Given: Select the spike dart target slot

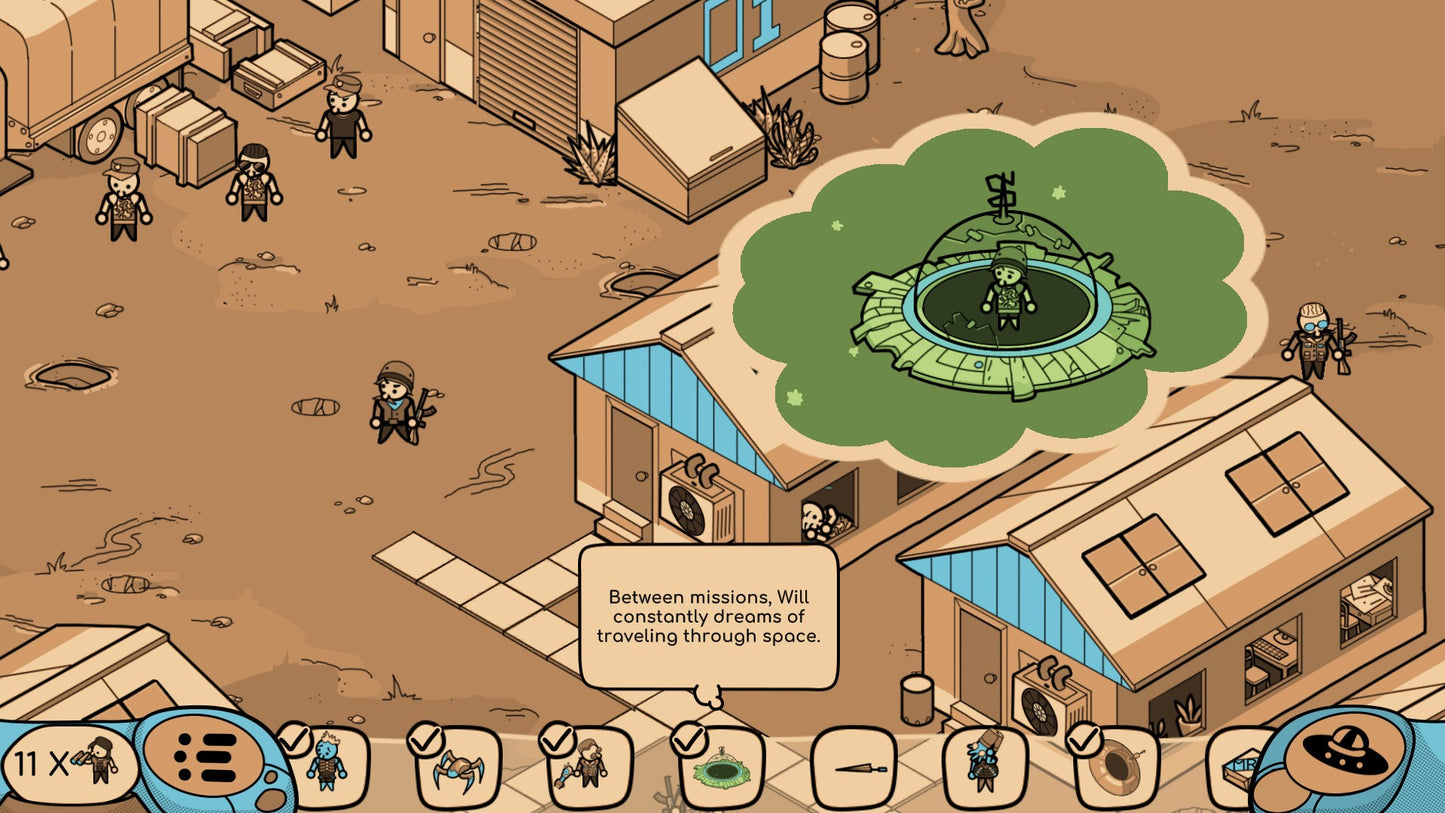Looking at the screenshot, I should pos(855,765).
